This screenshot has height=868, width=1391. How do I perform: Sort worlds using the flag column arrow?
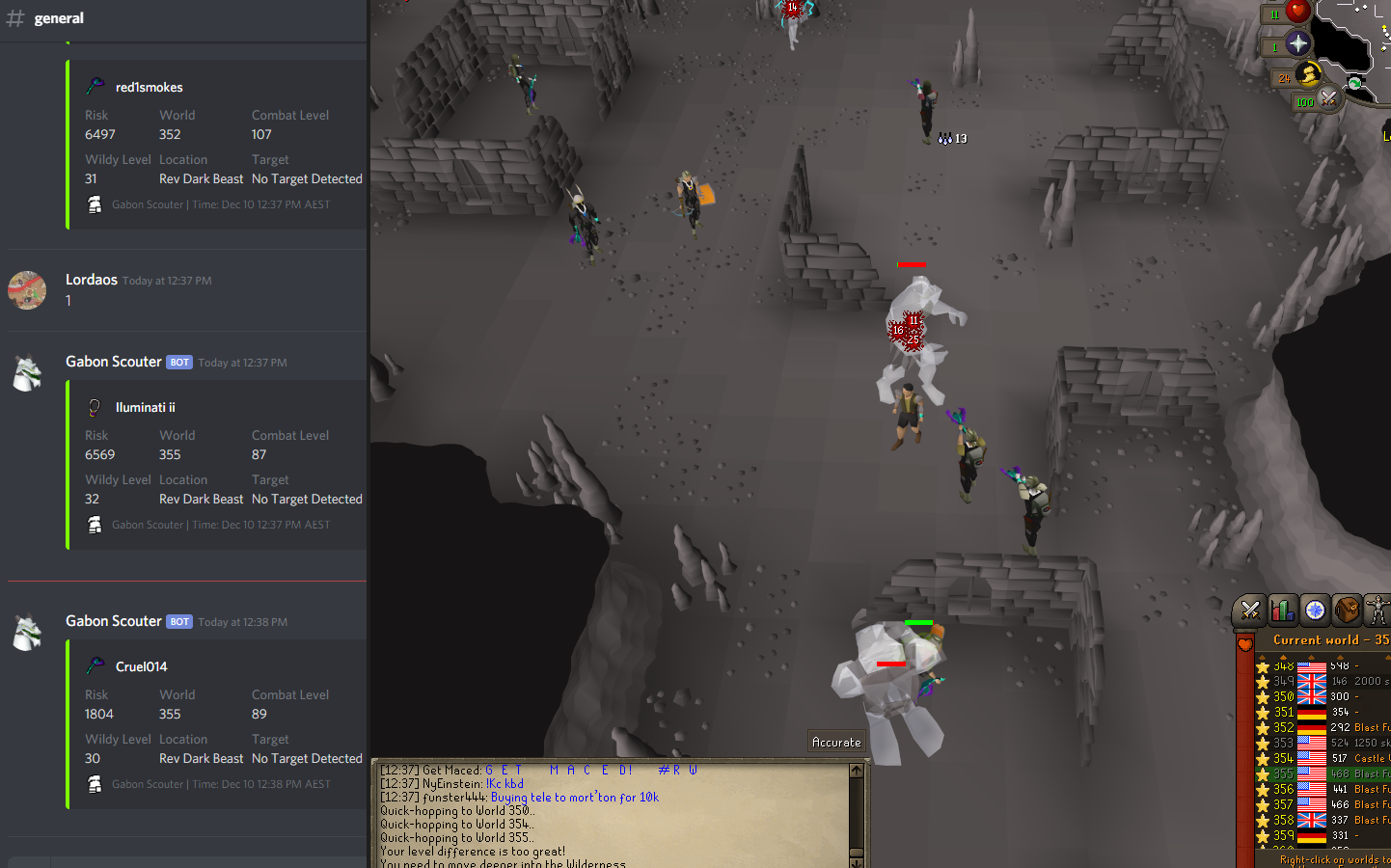pyautogui.click(x=1312, y=657)
